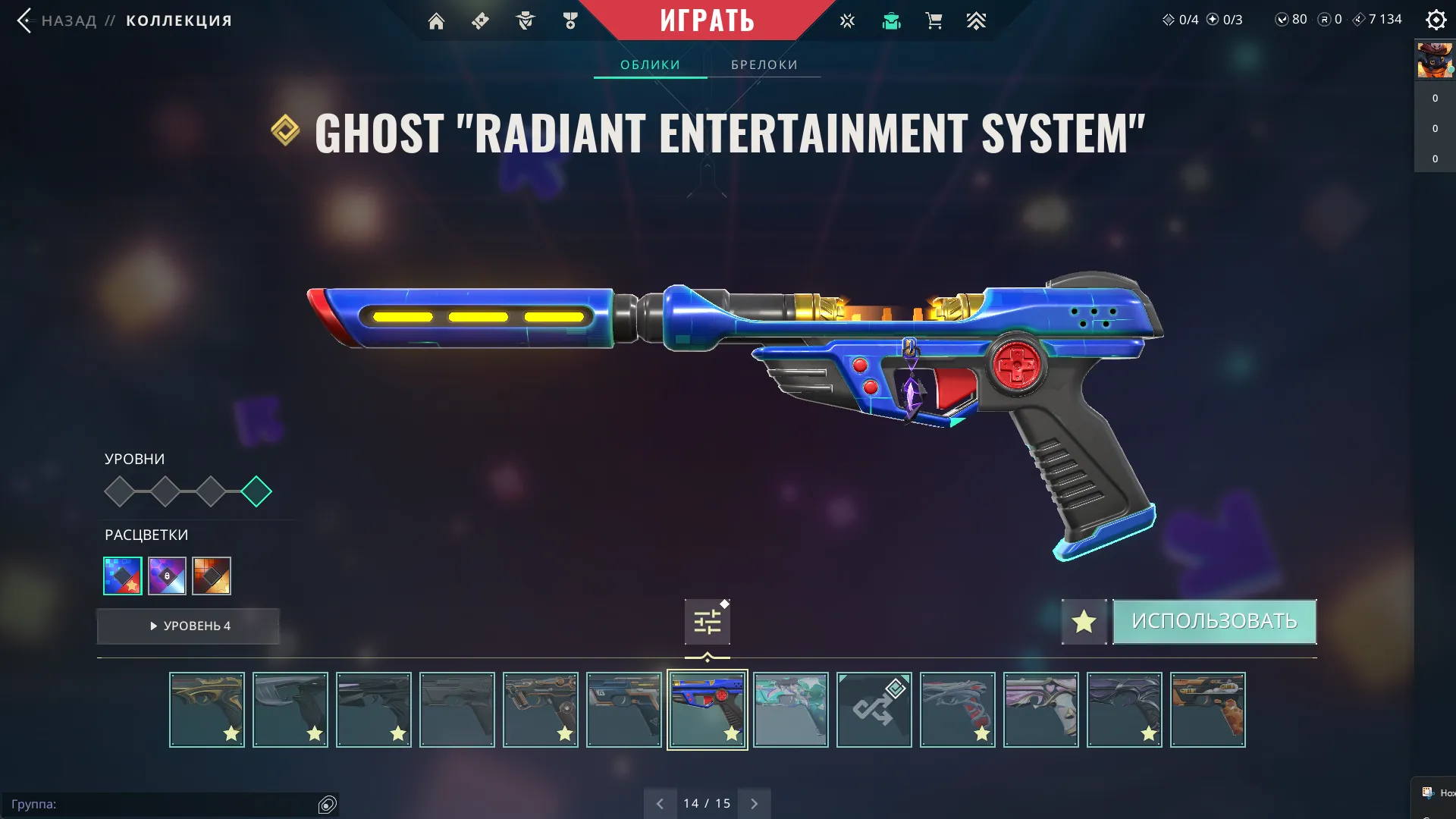1456x819 pixels.
Task: Select the default blue color variant swatch
Action: 122,576
